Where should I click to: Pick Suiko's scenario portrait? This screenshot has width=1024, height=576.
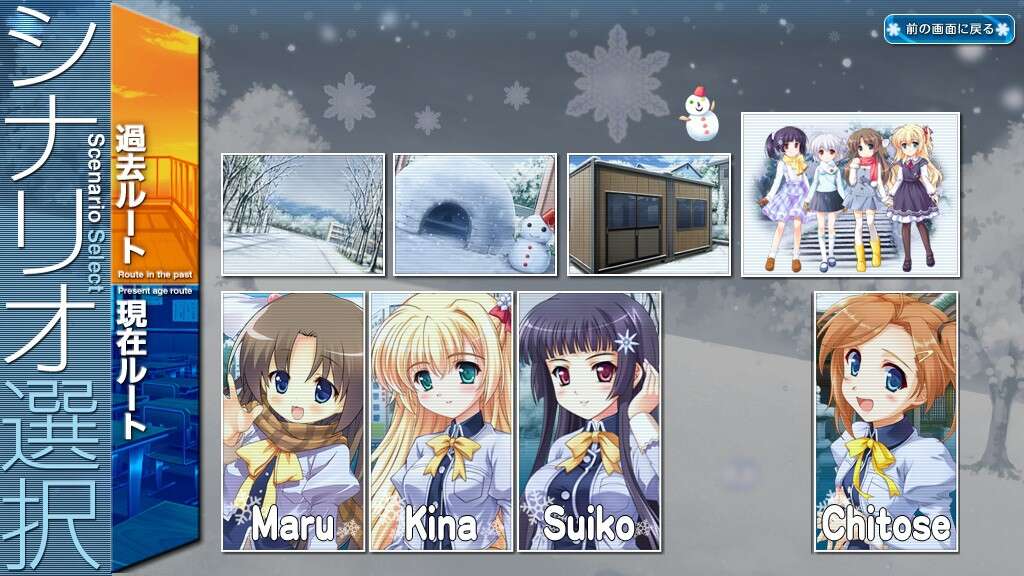(589, 421)
